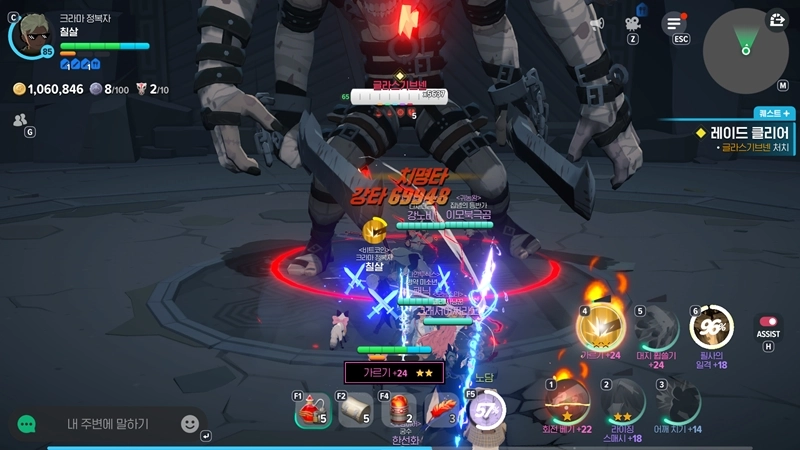The height and width of the screenshot is (450, 800).
Task: Open the party members icon
Action: point(20,120)
